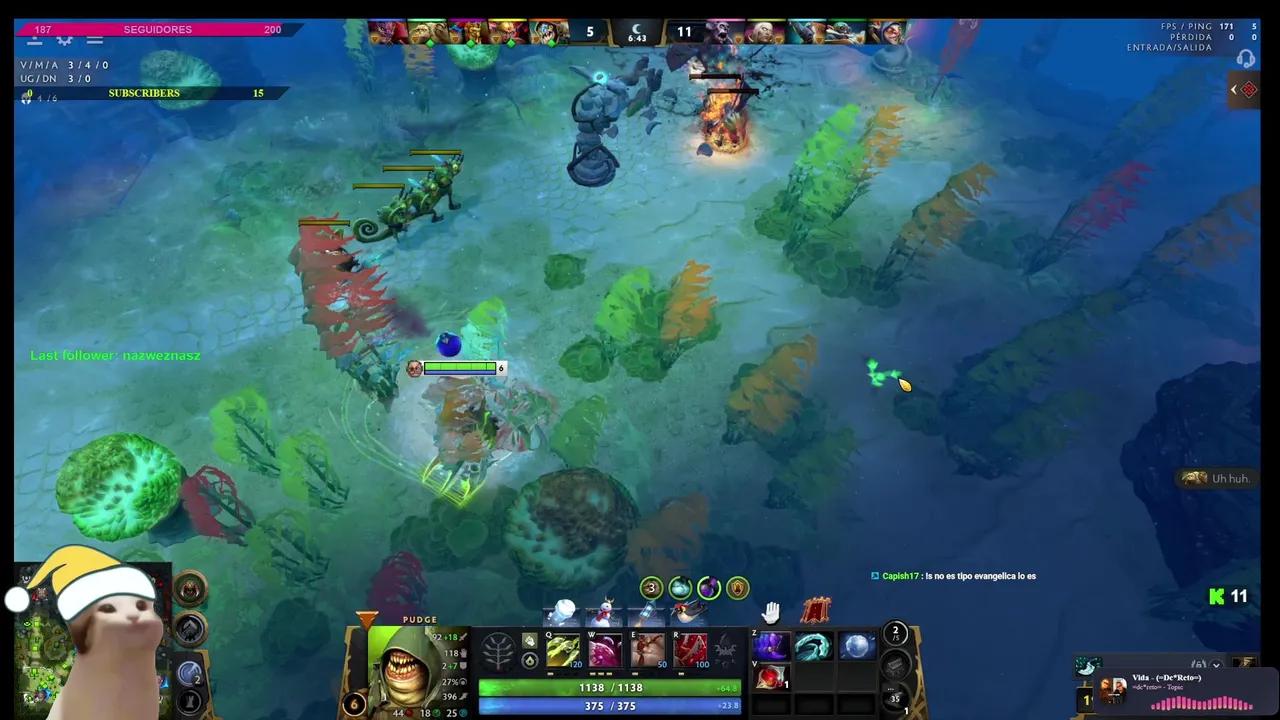Screen dimensions: 1280x720
Task: Open the hamburger menu on the stream overlay
Action: 95,40
